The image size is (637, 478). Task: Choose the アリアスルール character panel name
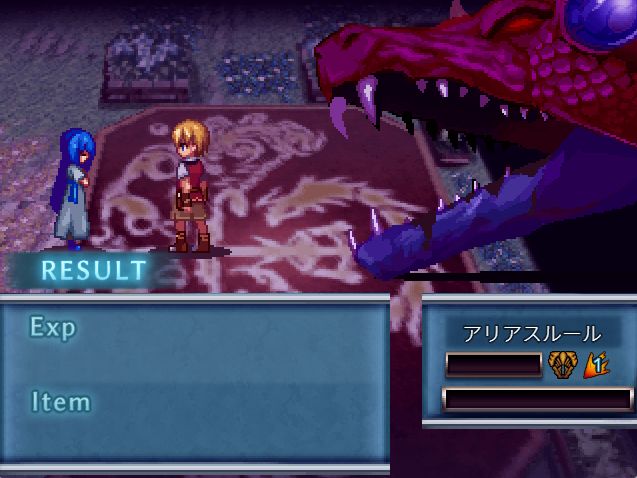click(x=531, y=333)
